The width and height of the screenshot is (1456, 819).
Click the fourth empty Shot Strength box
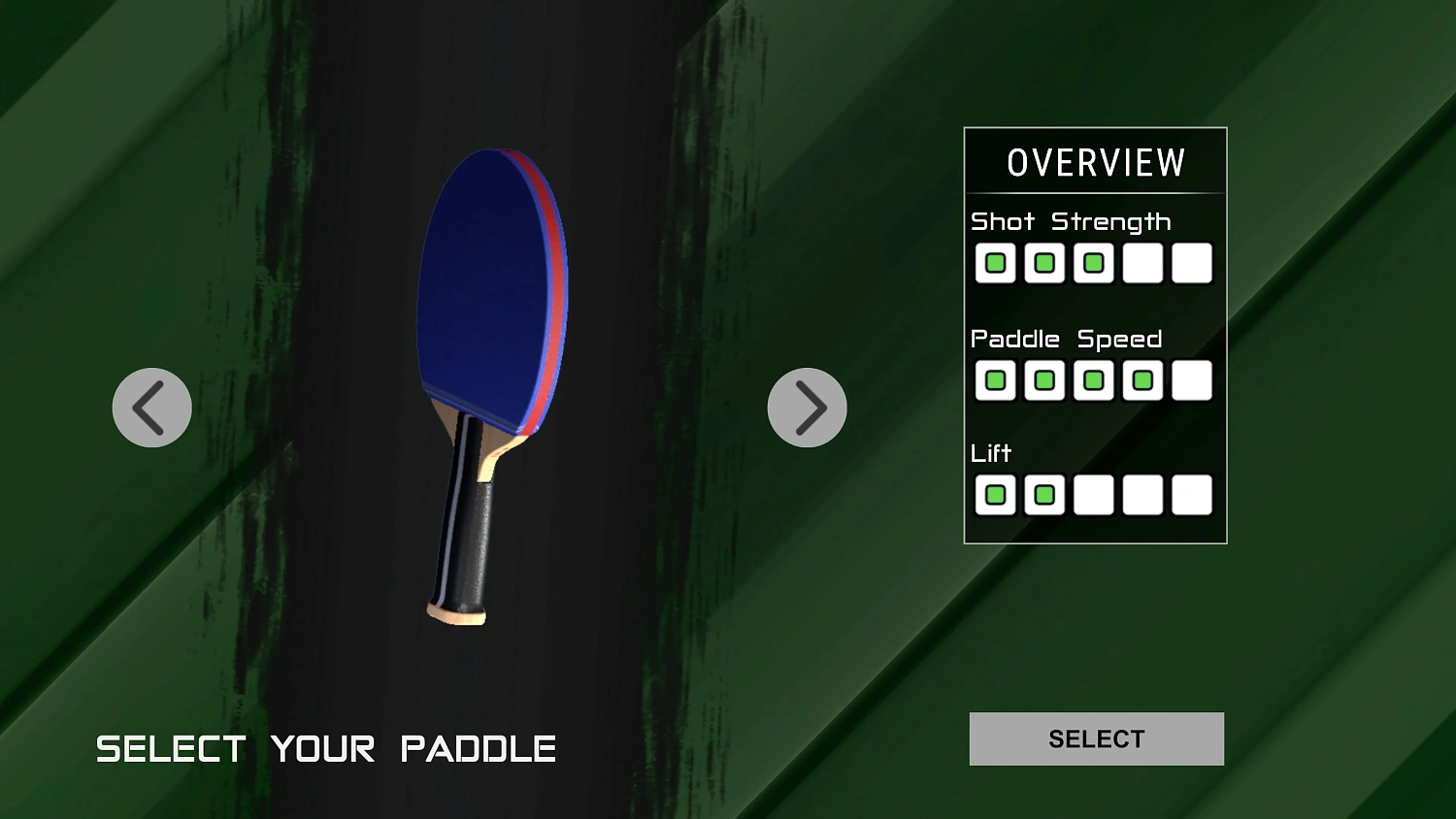pyautogui.click(x=1142, y=262)
